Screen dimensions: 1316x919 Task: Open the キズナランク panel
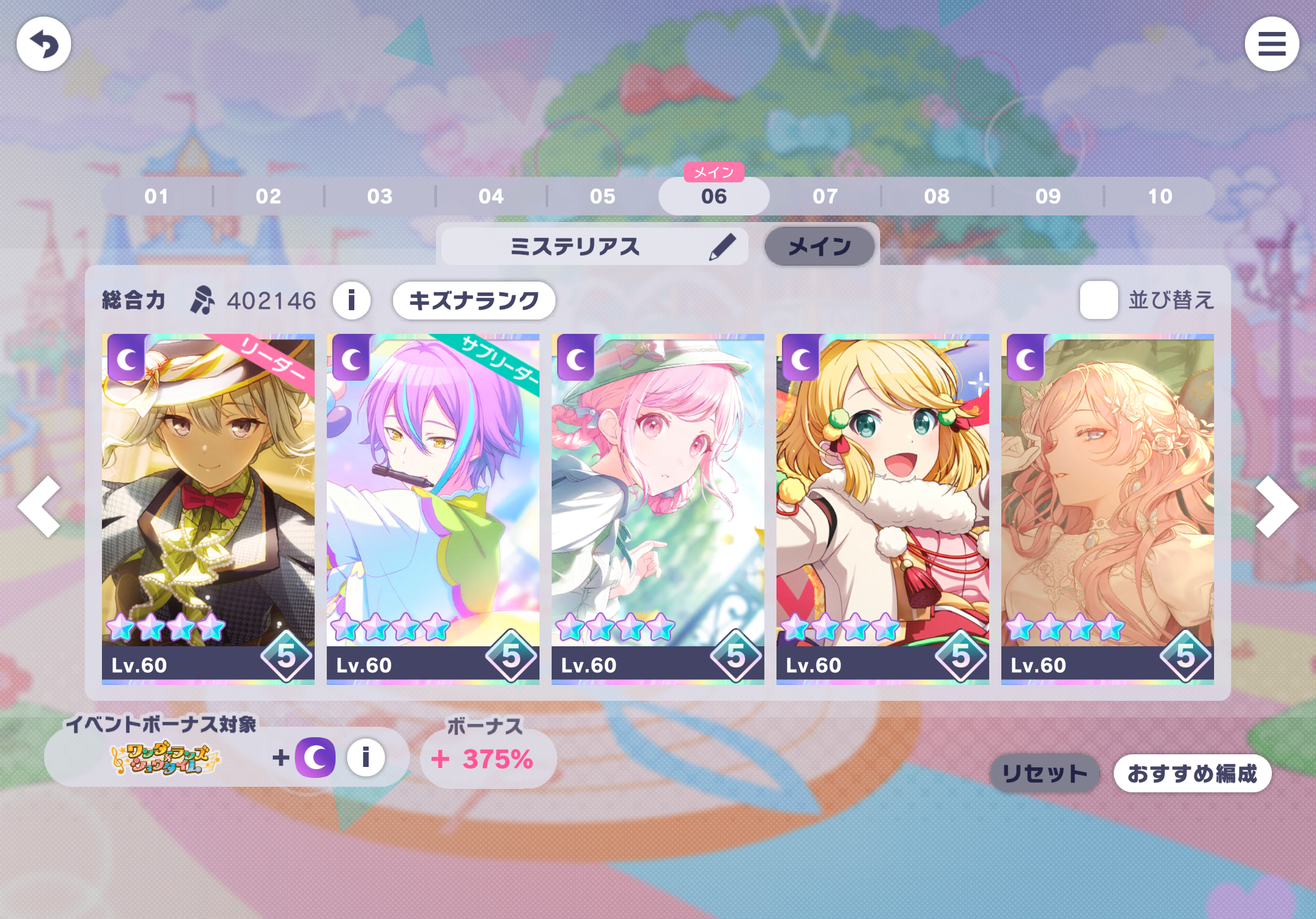click(473, 300)
